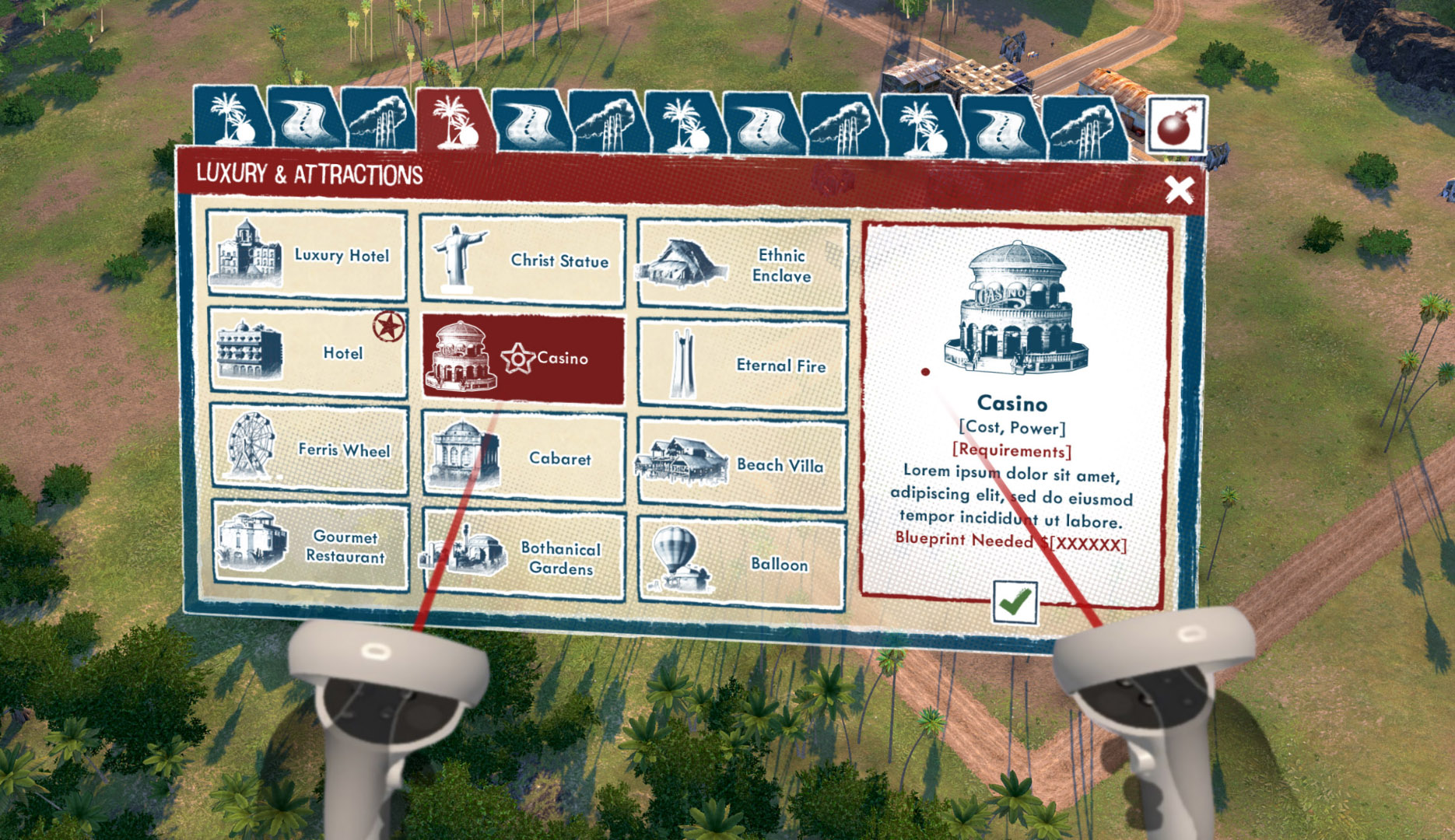The width and height of the screenshot is (1455, 840).
Task: Click the highlighted Casino tile
Action: [x=522, y=359]
